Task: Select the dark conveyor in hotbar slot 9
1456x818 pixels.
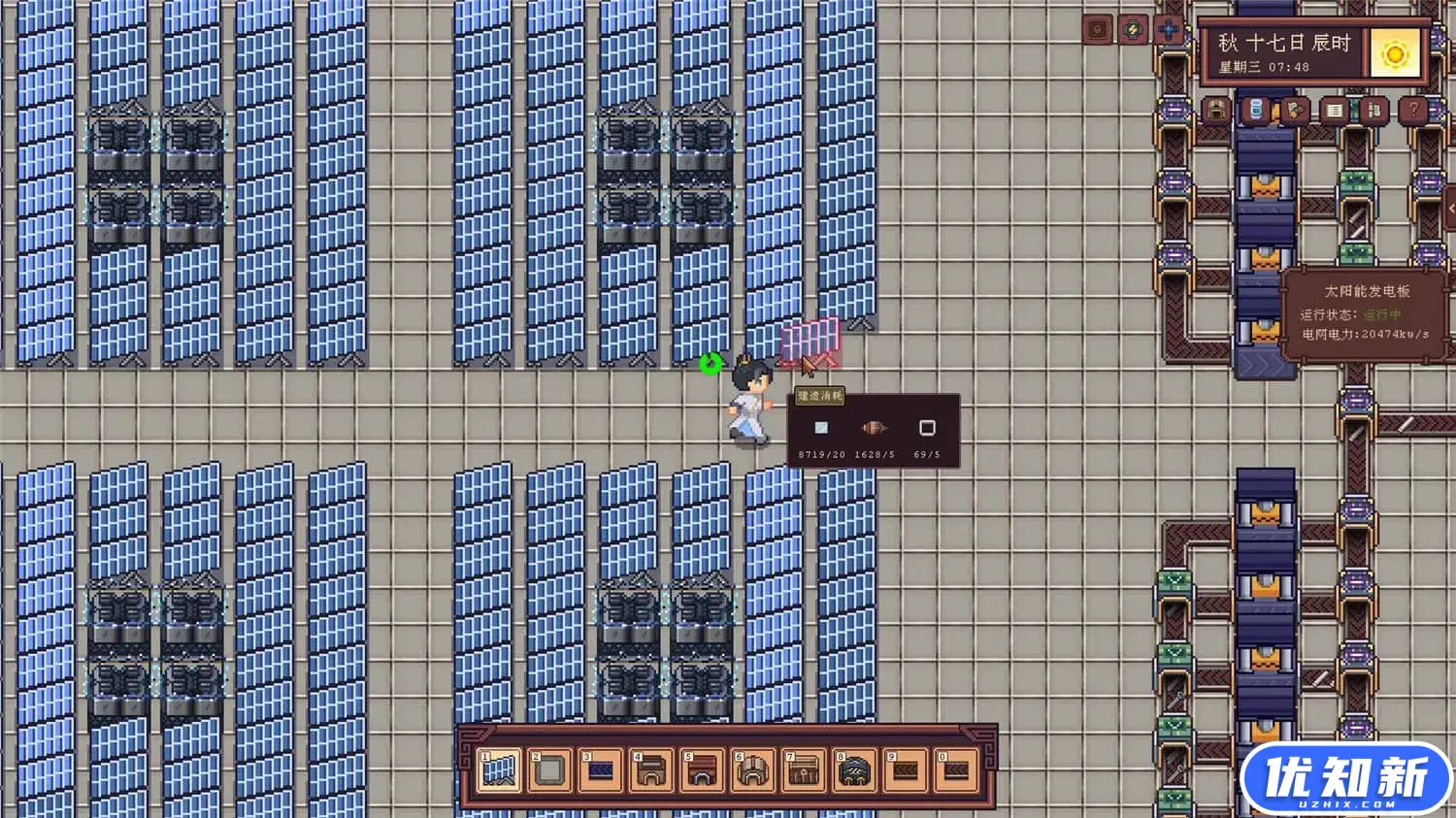Action: (x=906, y=771)
